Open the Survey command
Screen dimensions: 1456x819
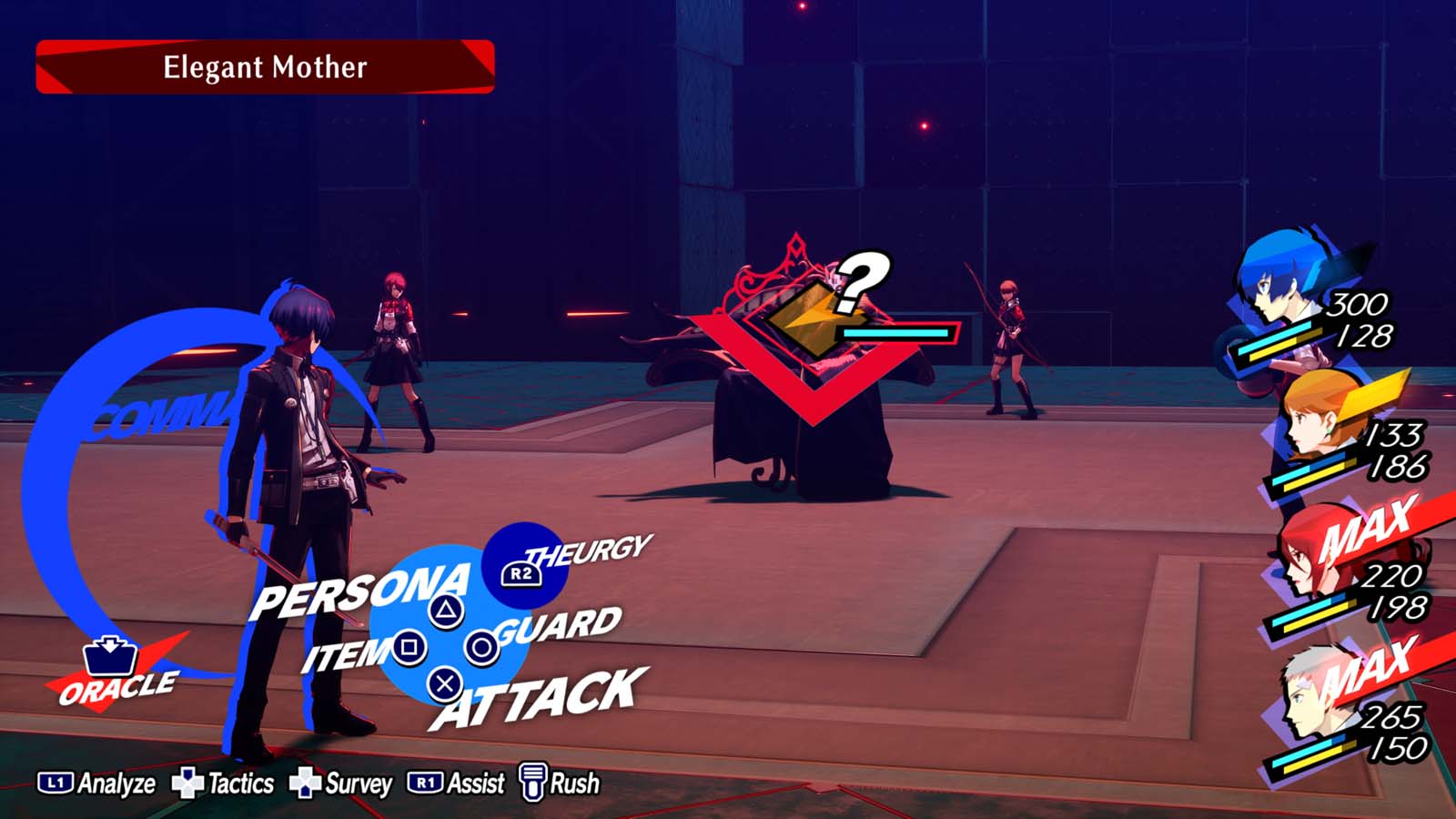(x=303, y=781)
